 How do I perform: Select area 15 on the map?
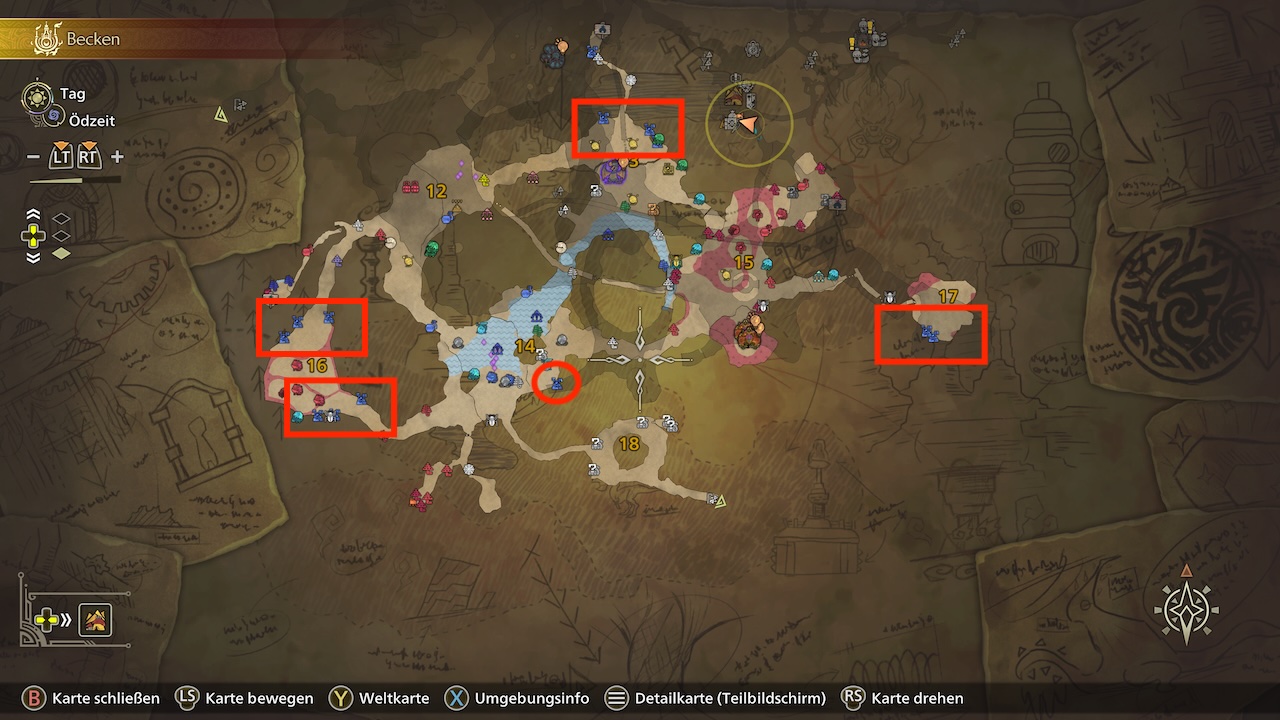[x=743, y=262]
